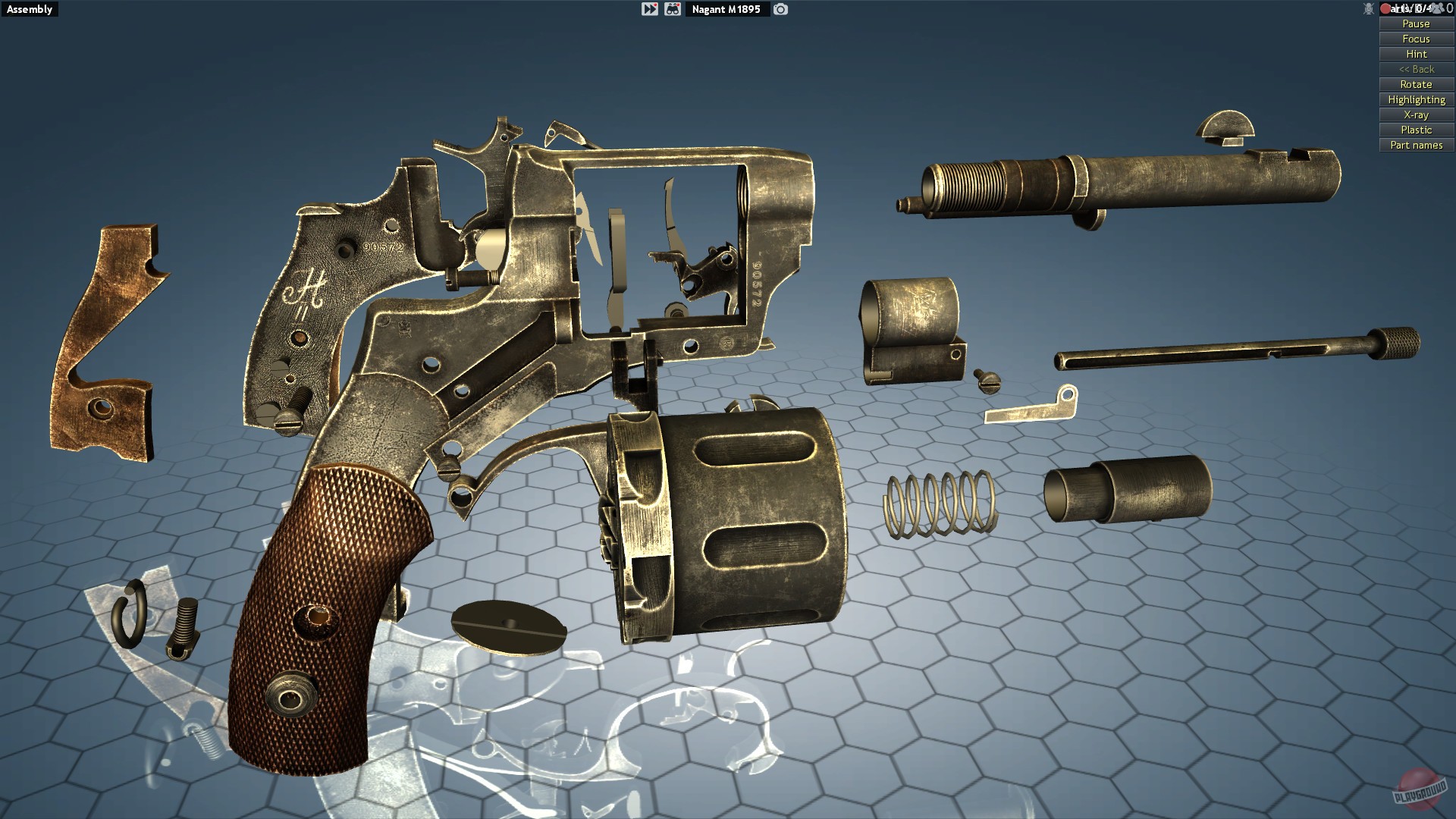Click the coil spring part
The width and height of the screenshot is (1456, 819).
click(940, 504)
